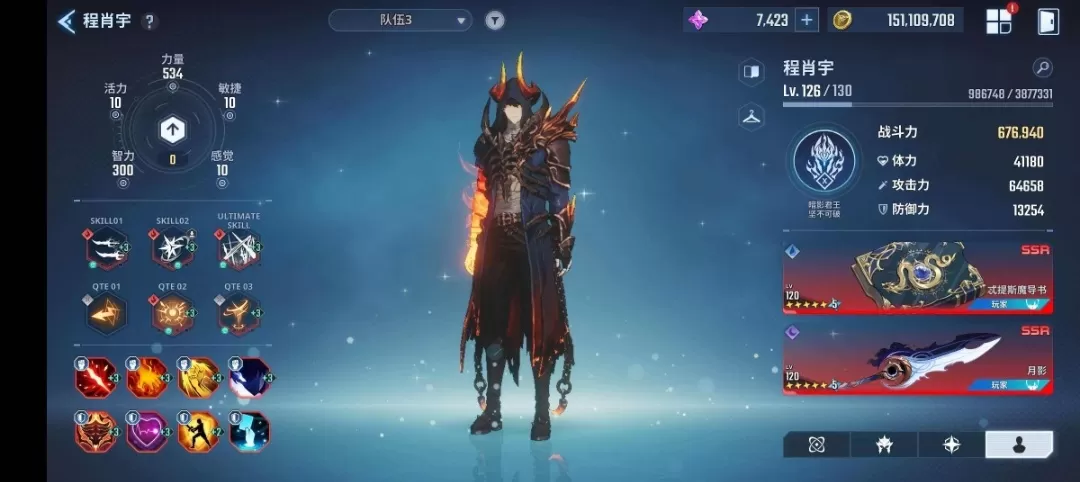Go back using the top-left arrow

point(67,21)
